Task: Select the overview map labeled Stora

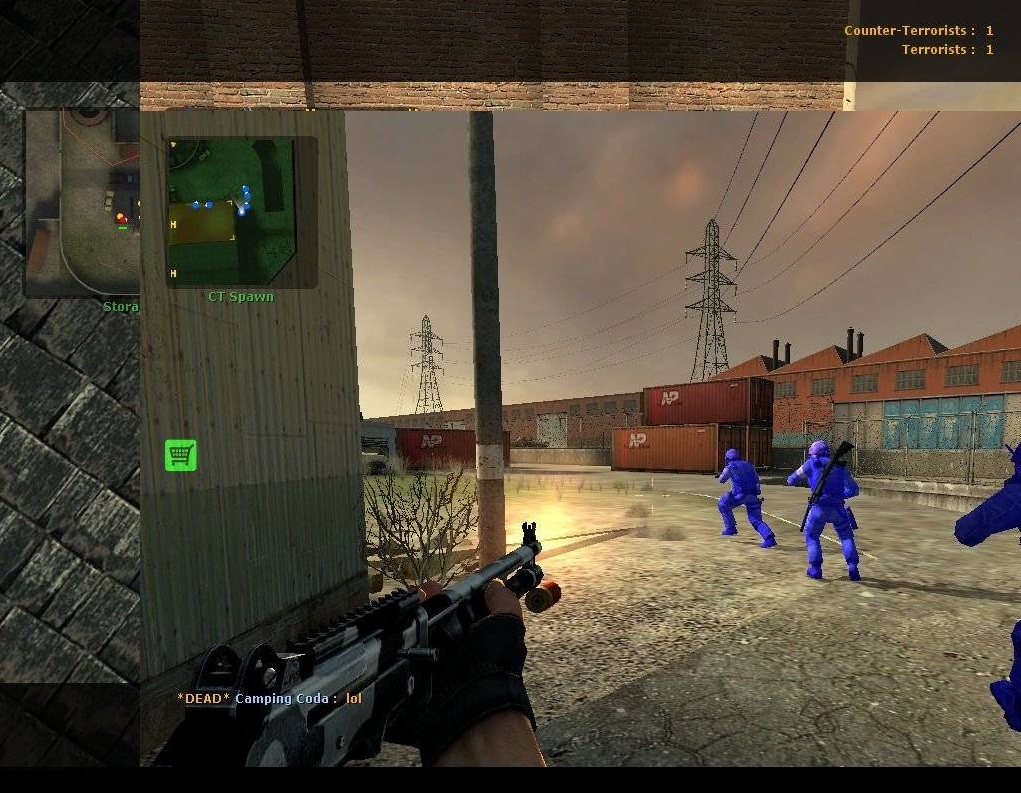Action: click(x=82, y=203)
